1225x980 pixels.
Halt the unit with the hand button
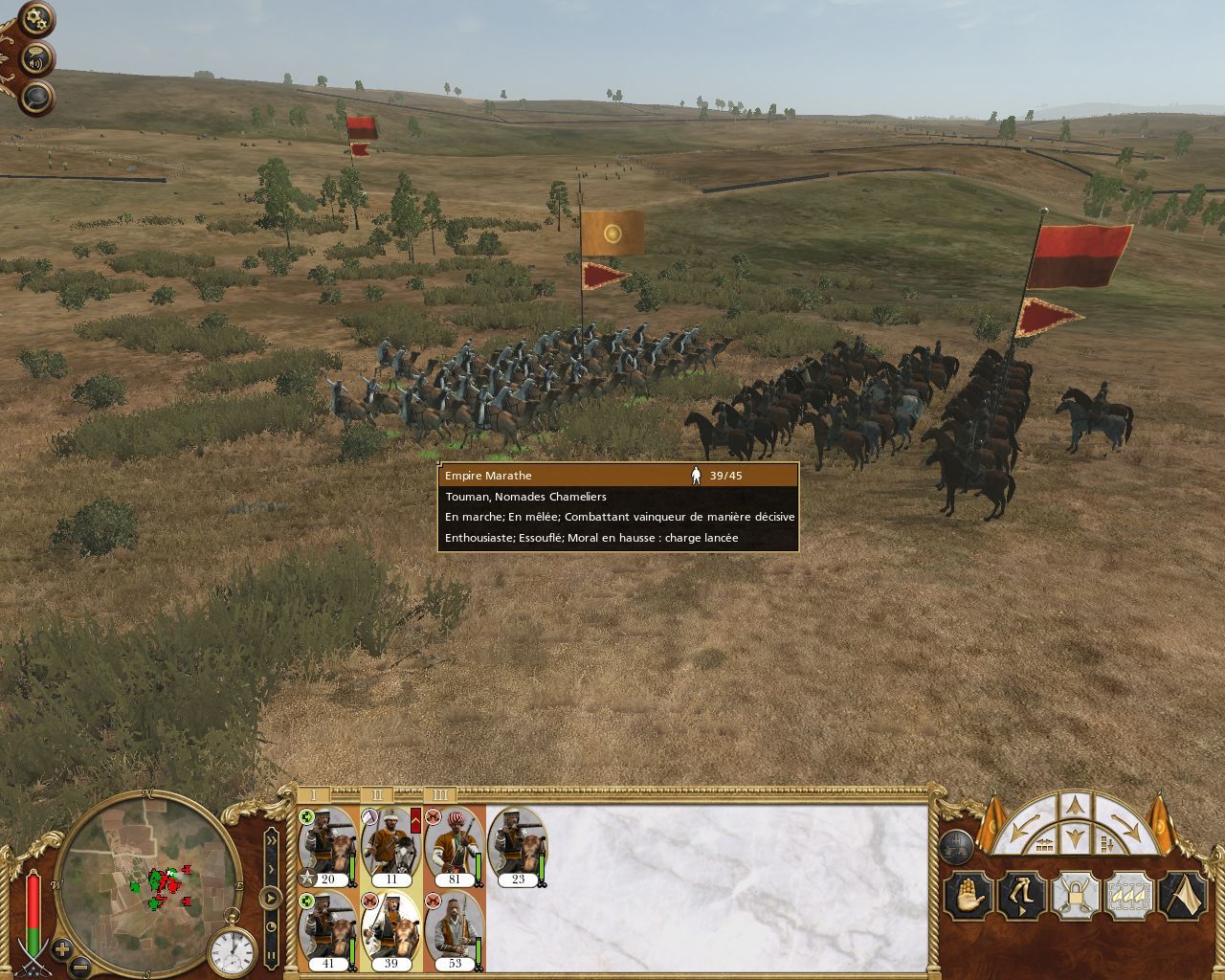click(x=967, y=898)
